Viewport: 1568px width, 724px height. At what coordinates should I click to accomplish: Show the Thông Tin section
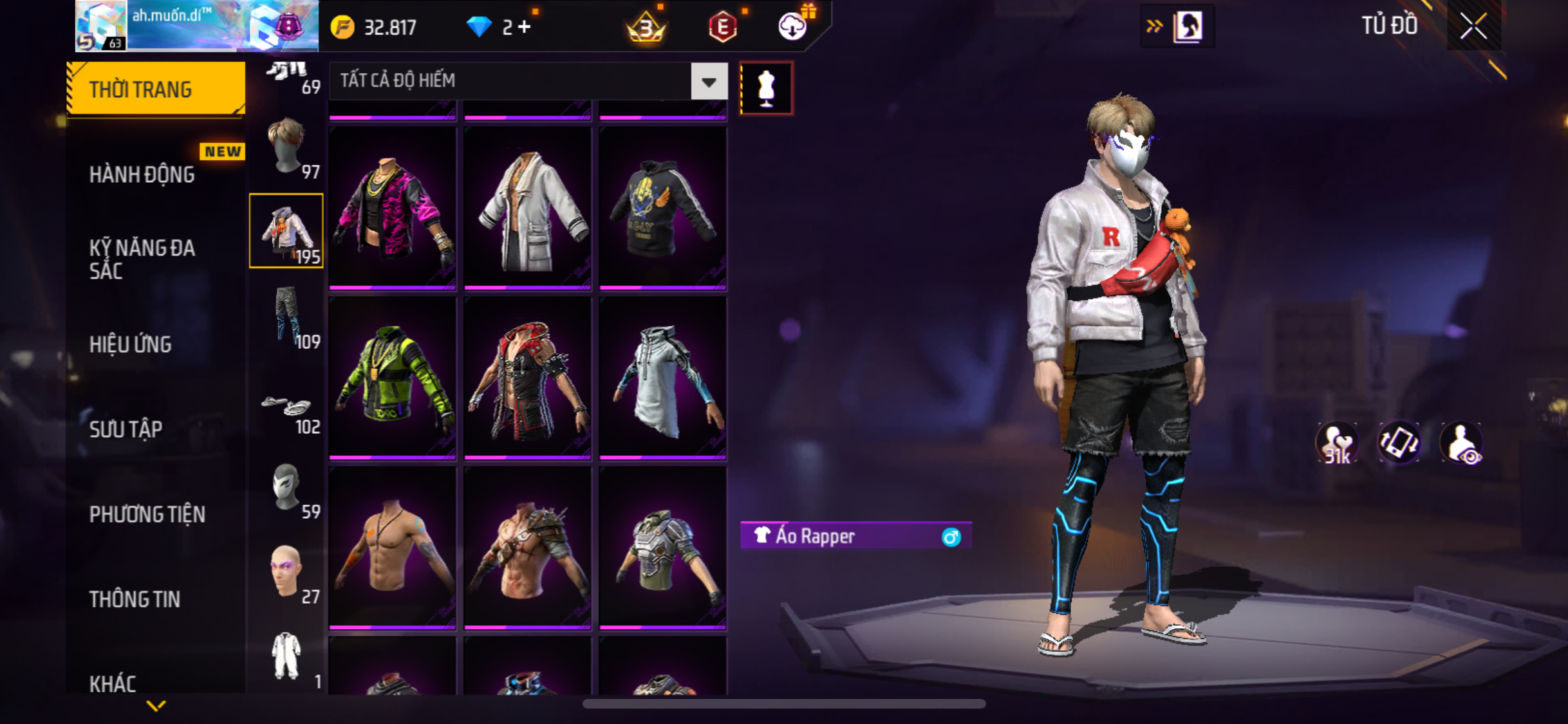[x=135, y=599]
